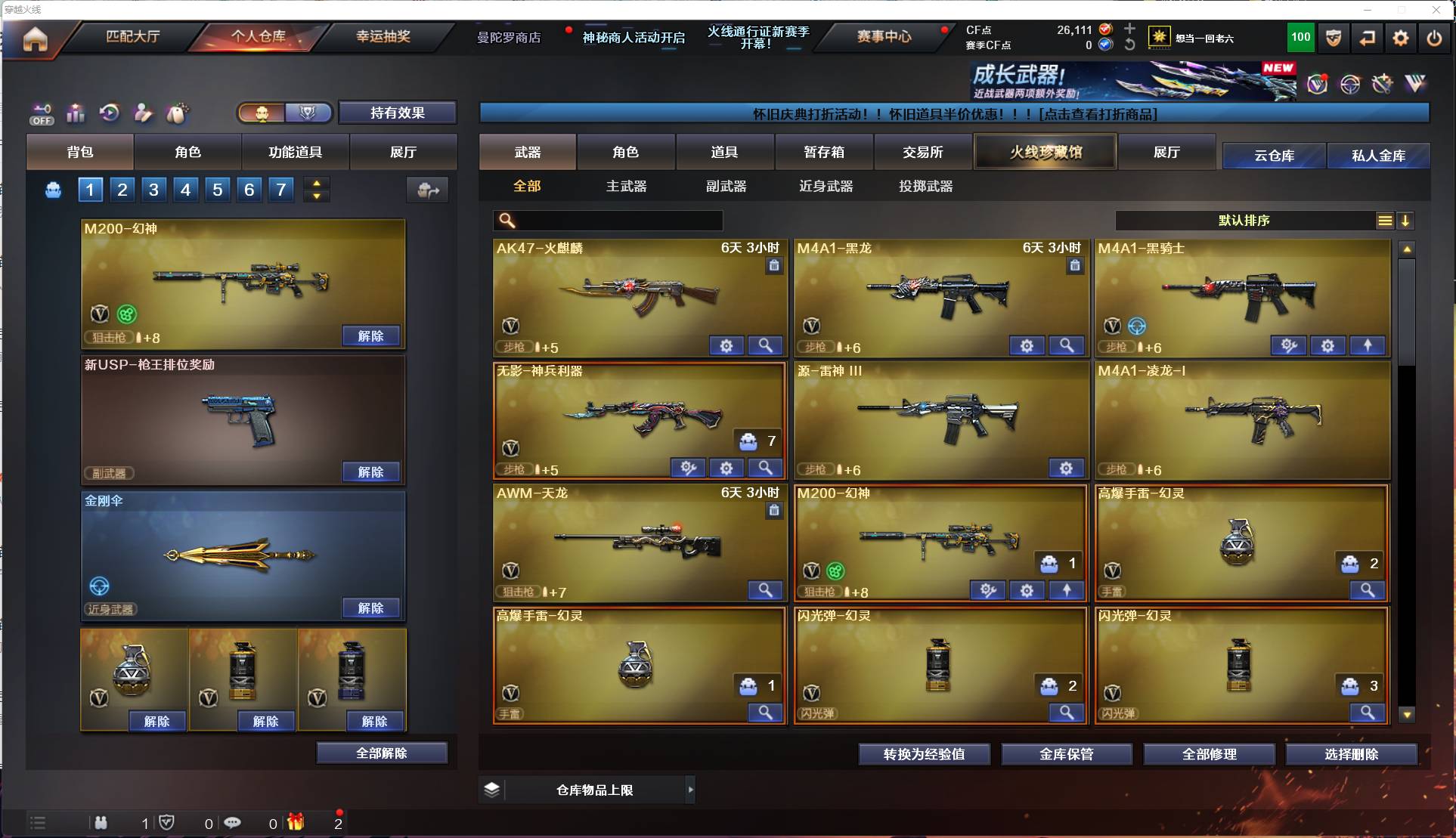This screenshot has width=1456, height=838.
Task: Expand the 仓库物品上限 panel arrow
Action: [x=690, y=790]
